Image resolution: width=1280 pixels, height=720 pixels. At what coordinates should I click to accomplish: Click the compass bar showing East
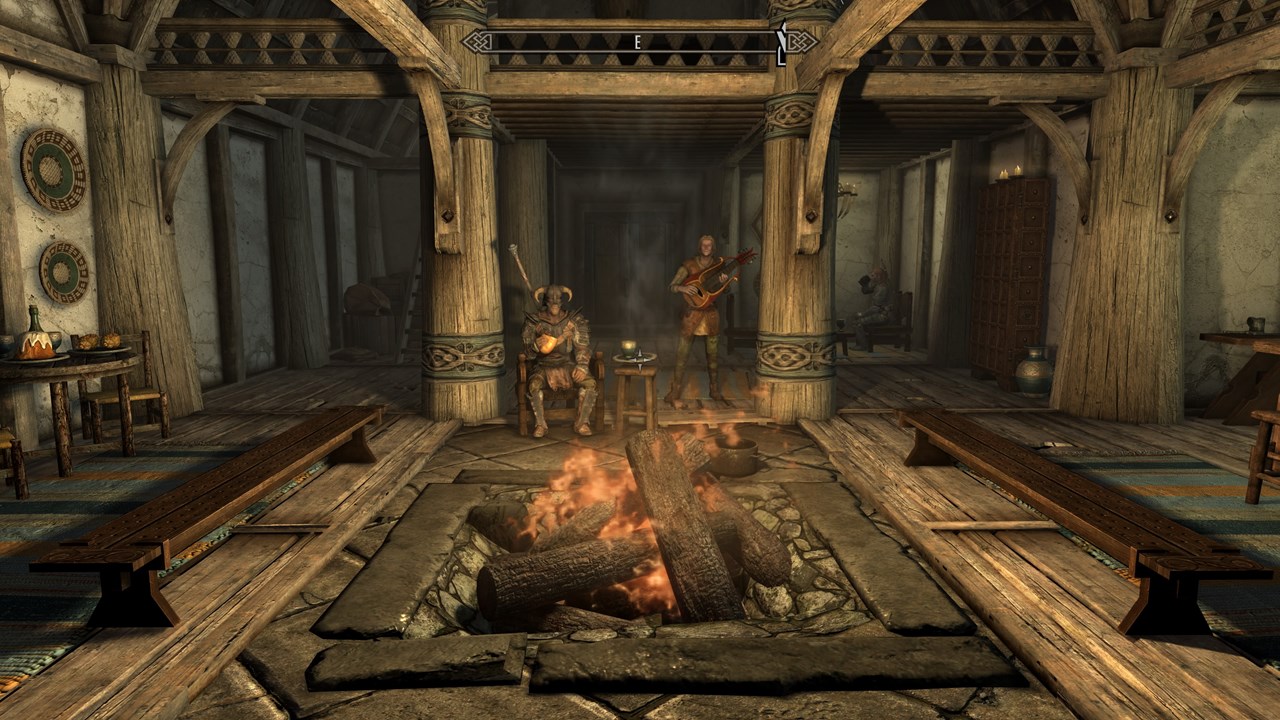point(637,42)
